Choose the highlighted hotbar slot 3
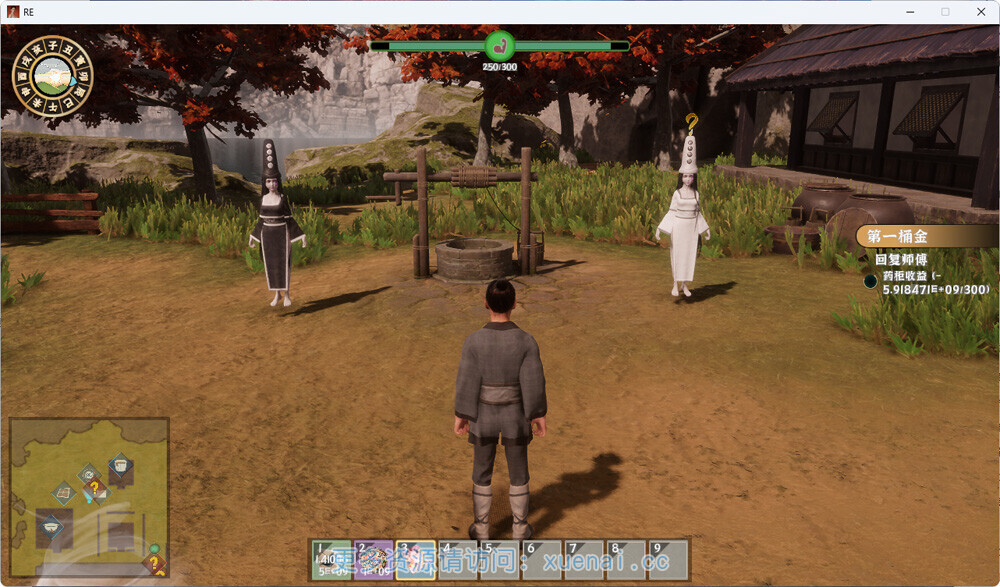This screenshot has width=1000, height=587. click(415, 560)
